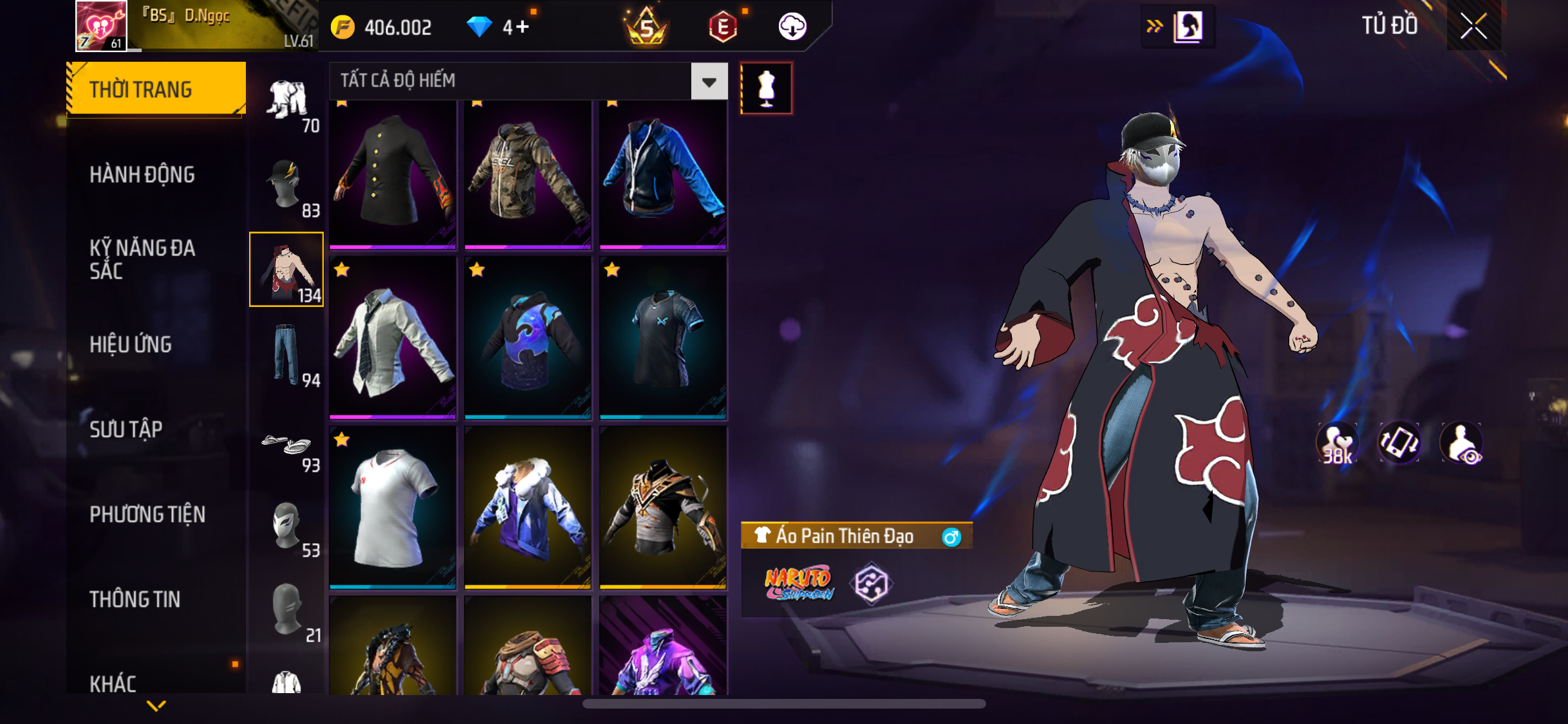Click the cloud download icon
This screenshot has height=724, width=1568.
pos(792,27)
